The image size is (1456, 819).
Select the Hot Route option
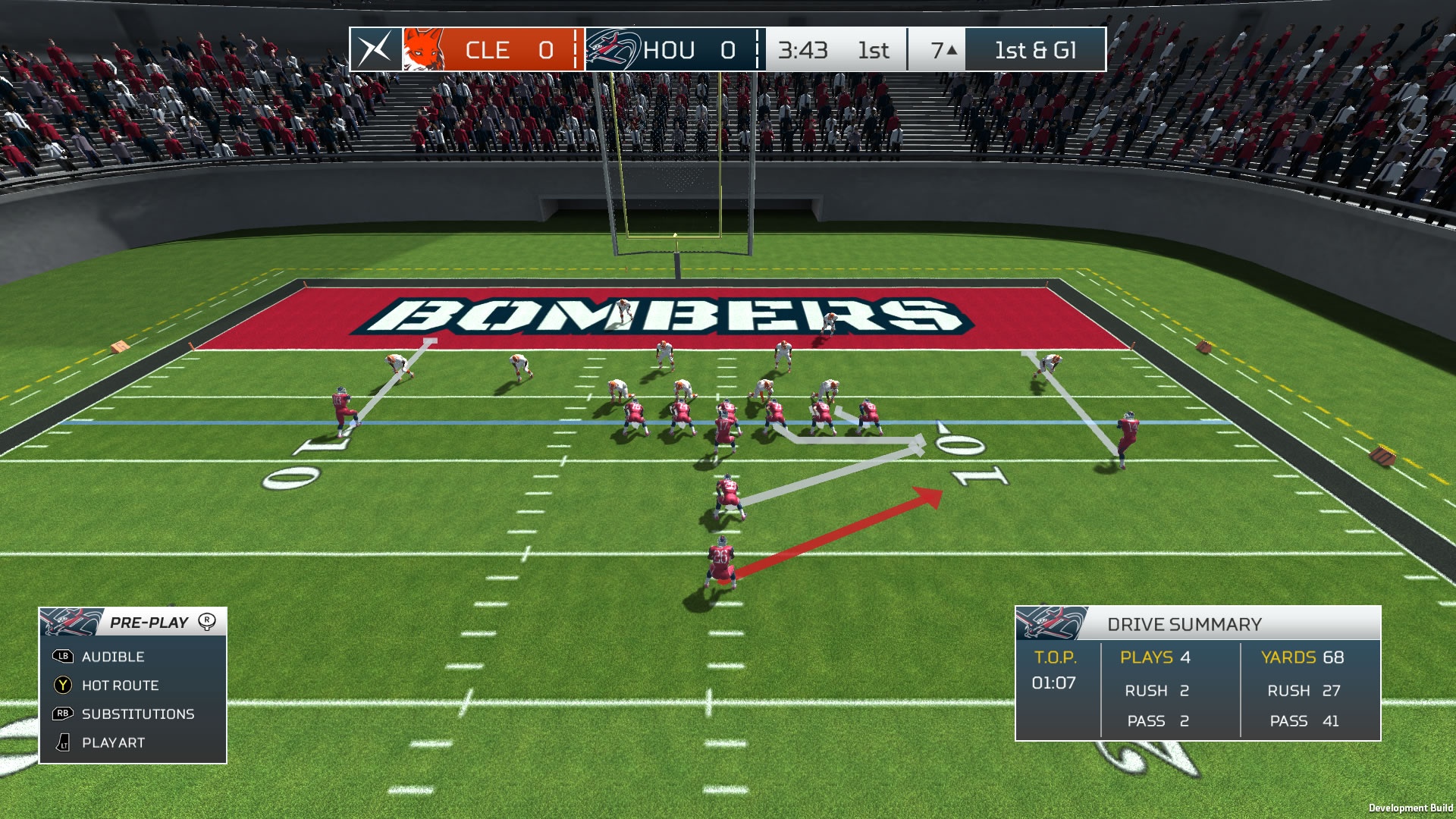[120, 686]
